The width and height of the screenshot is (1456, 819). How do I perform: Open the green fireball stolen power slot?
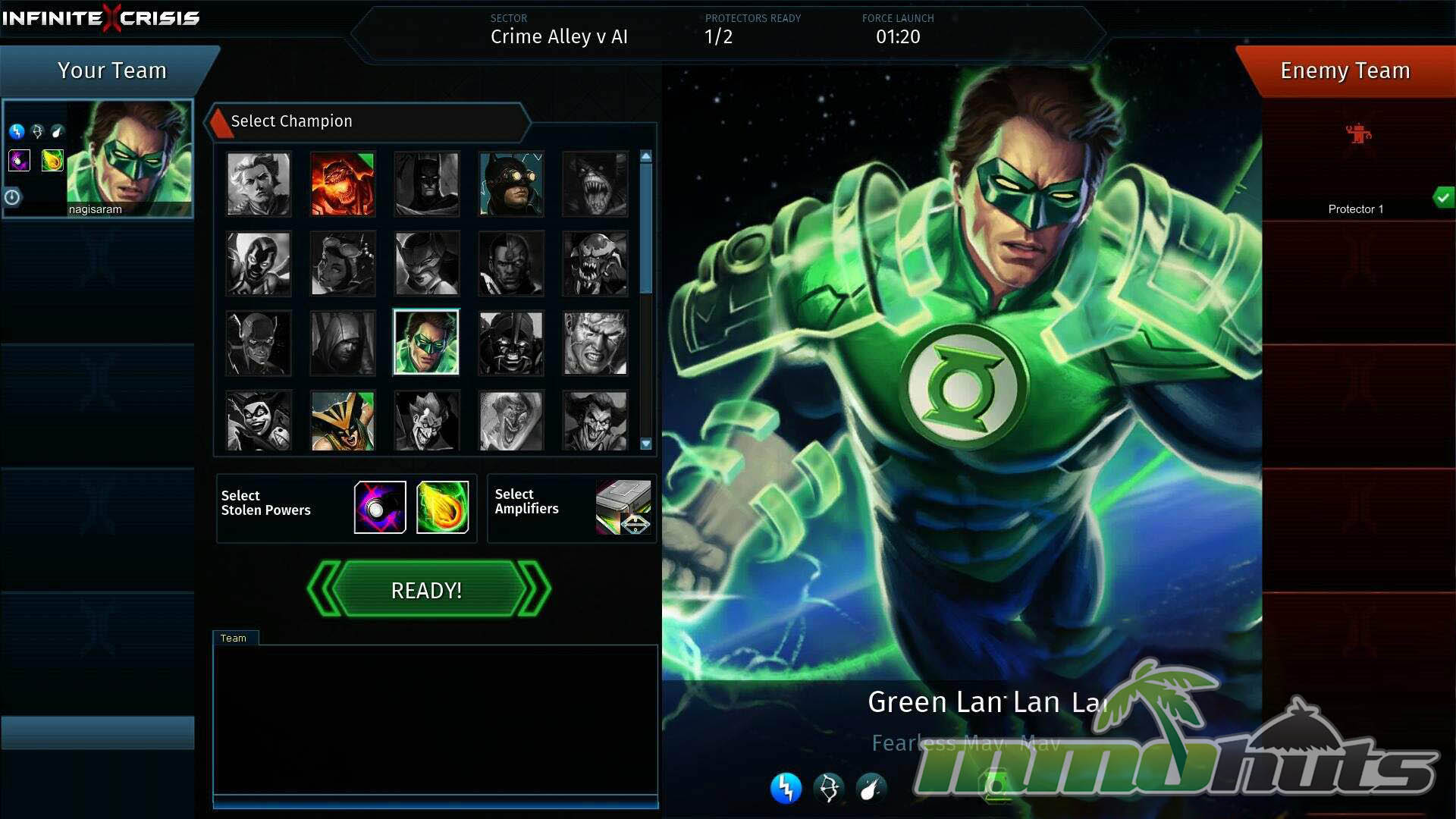click(x=442, y=507)
